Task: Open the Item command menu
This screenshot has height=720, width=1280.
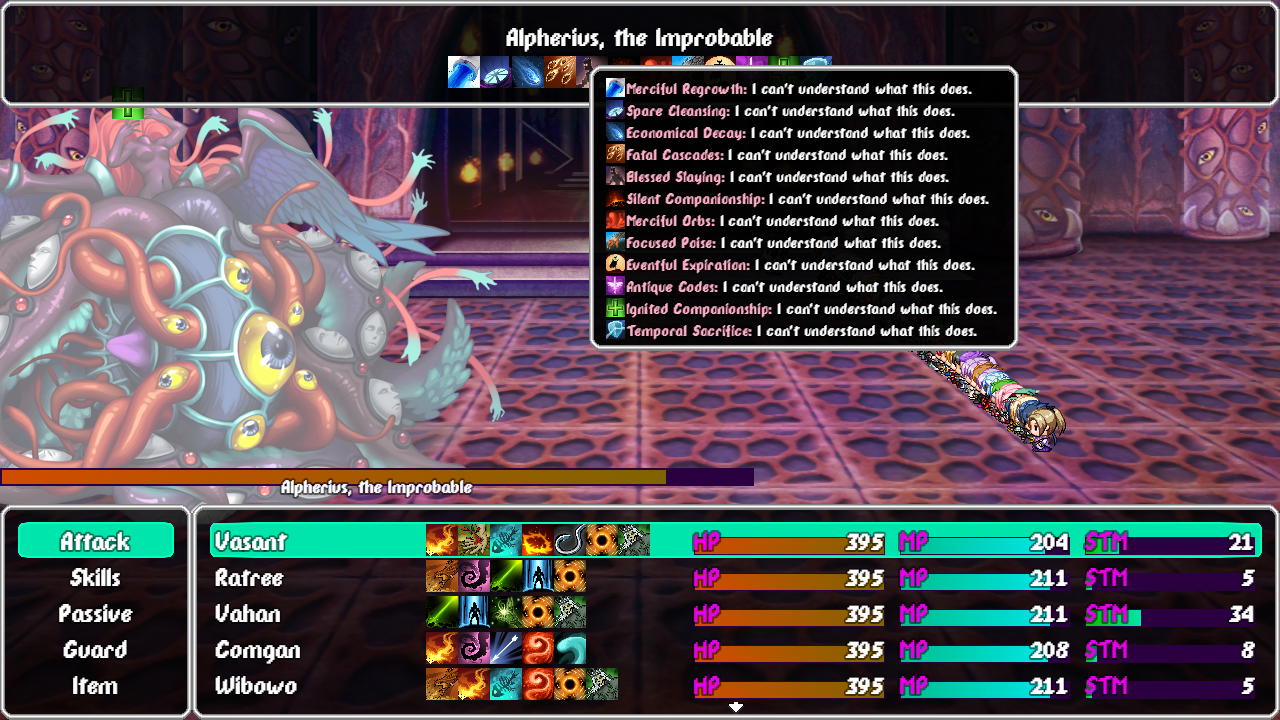Action: 96,686
